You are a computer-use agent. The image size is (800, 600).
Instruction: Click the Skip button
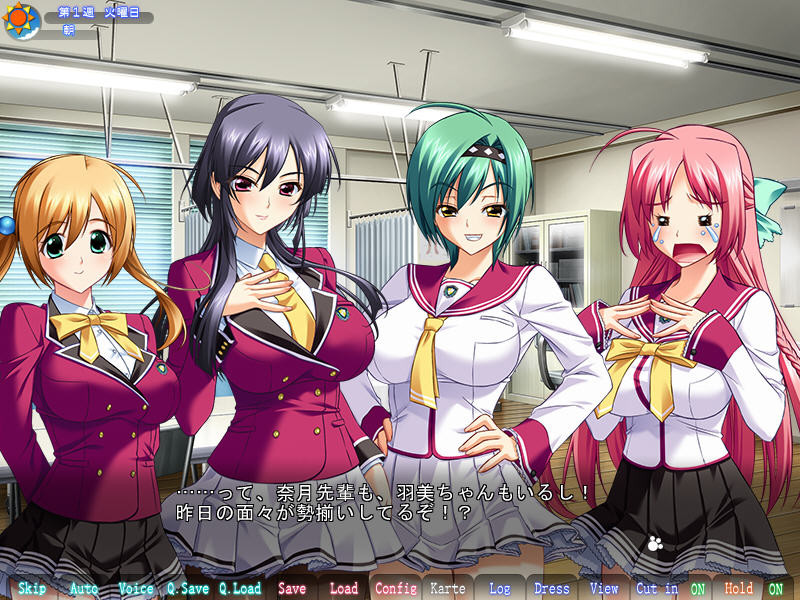31,588
